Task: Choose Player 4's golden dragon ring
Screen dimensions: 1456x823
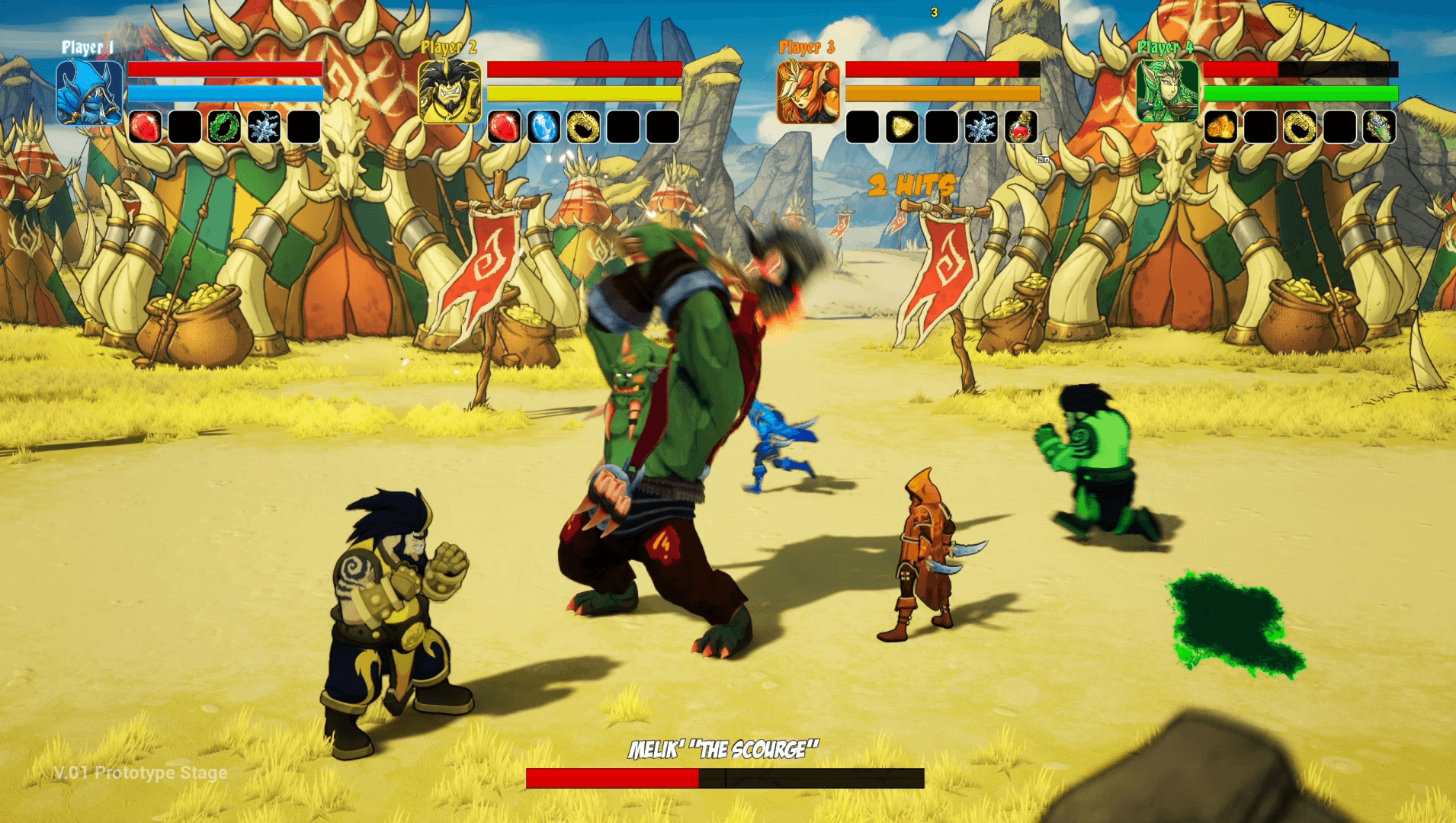Action: (x=1300, y=127)
